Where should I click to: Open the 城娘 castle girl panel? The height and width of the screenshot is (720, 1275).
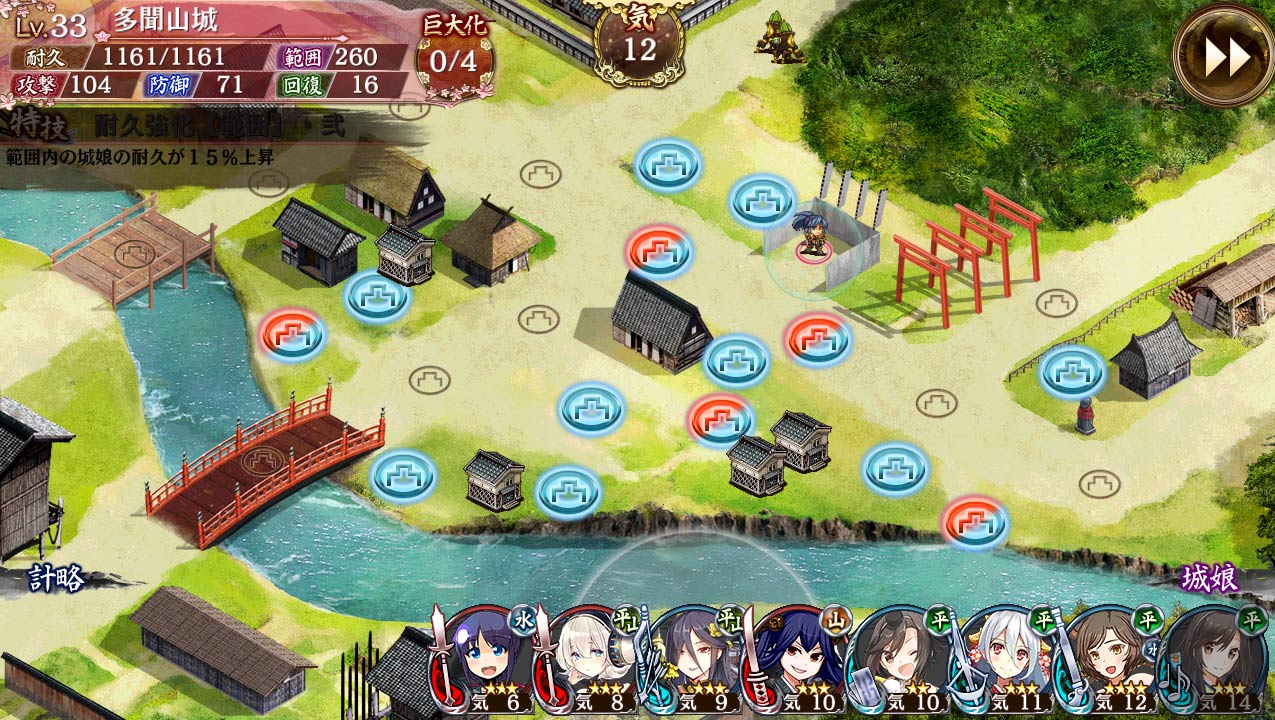(1209, 578)
